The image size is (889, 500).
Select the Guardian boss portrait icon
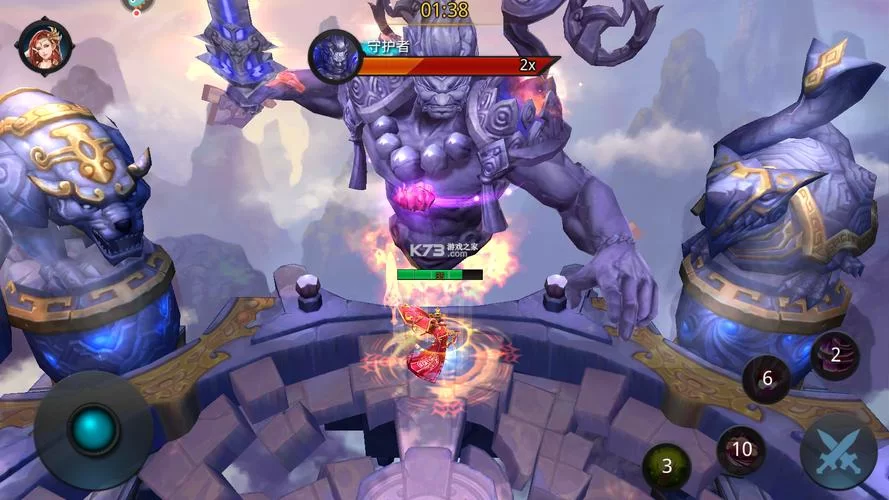point(333,56)
